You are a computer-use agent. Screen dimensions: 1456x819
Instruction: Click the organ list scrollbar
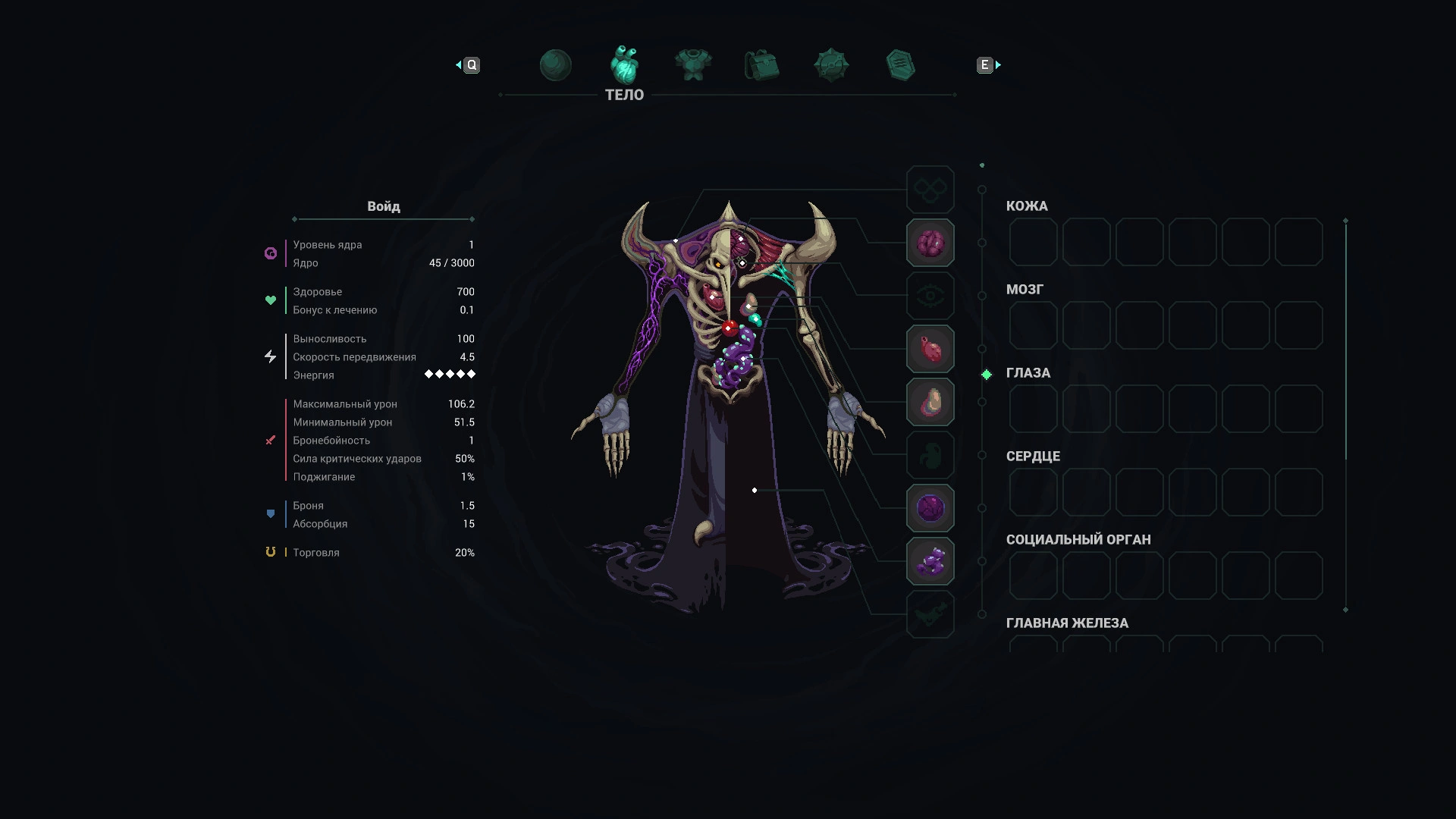pyautogui.click(x=1346, y=340)
